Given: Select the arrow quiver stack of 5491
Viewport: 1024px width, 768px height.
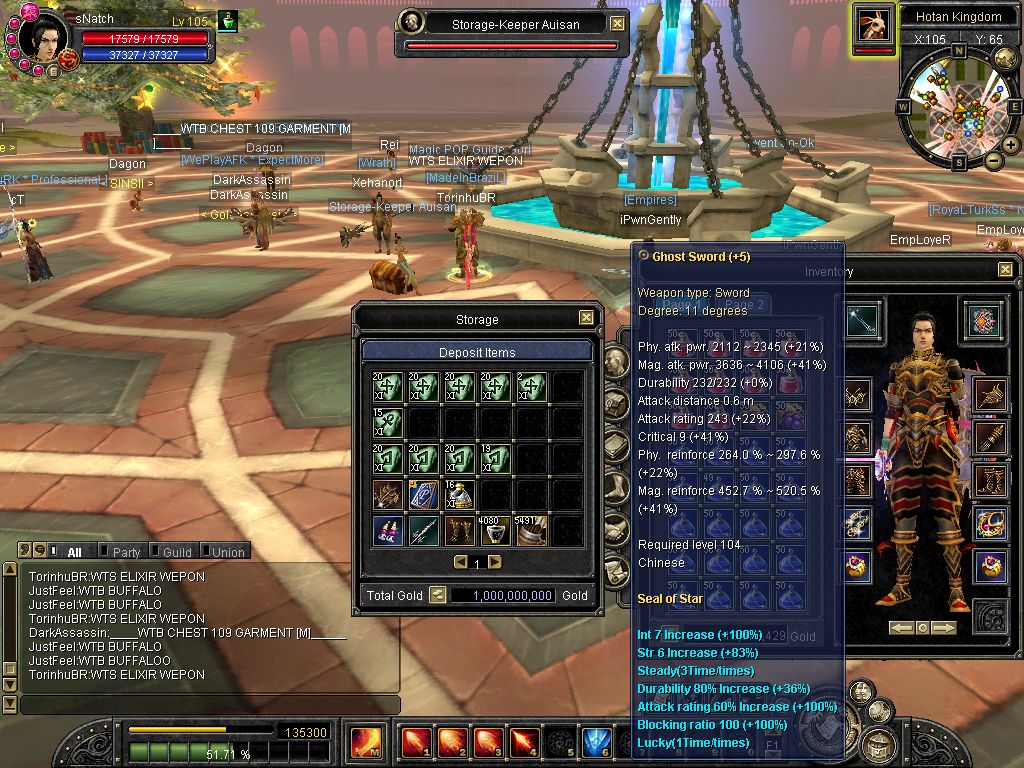Looking at the screenshot, I should click(529, 529).
